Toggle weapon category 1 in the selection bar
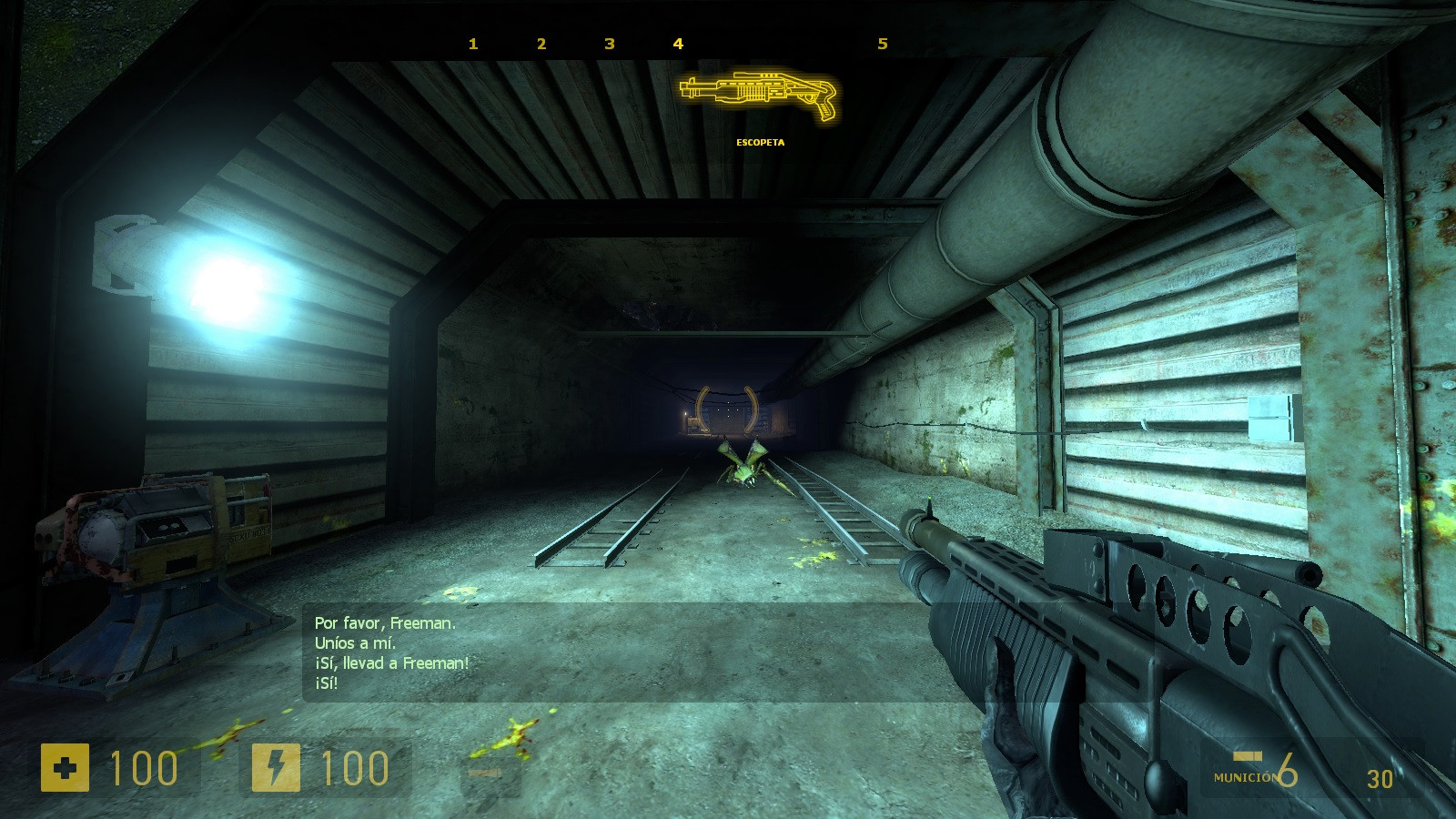The height and width of the screenshot is (819, 1456). (471, 43)
